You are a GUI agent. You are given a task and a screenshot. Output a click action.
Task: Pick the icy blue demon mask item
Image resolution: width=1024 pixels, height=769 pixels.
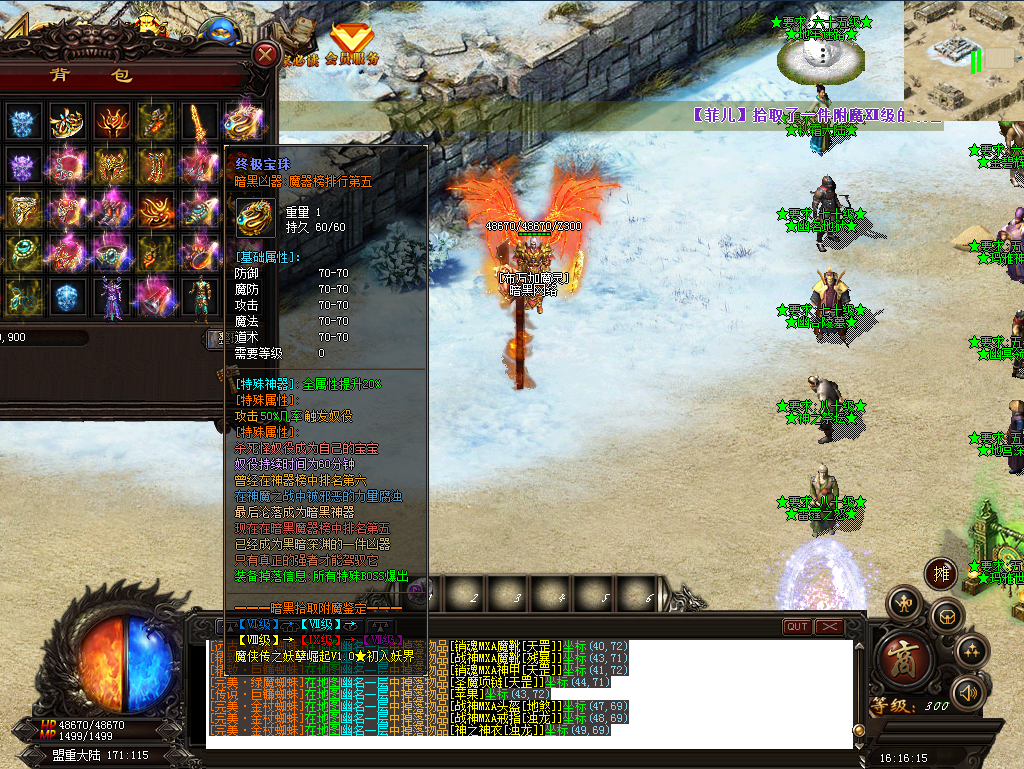pos(24,122)
